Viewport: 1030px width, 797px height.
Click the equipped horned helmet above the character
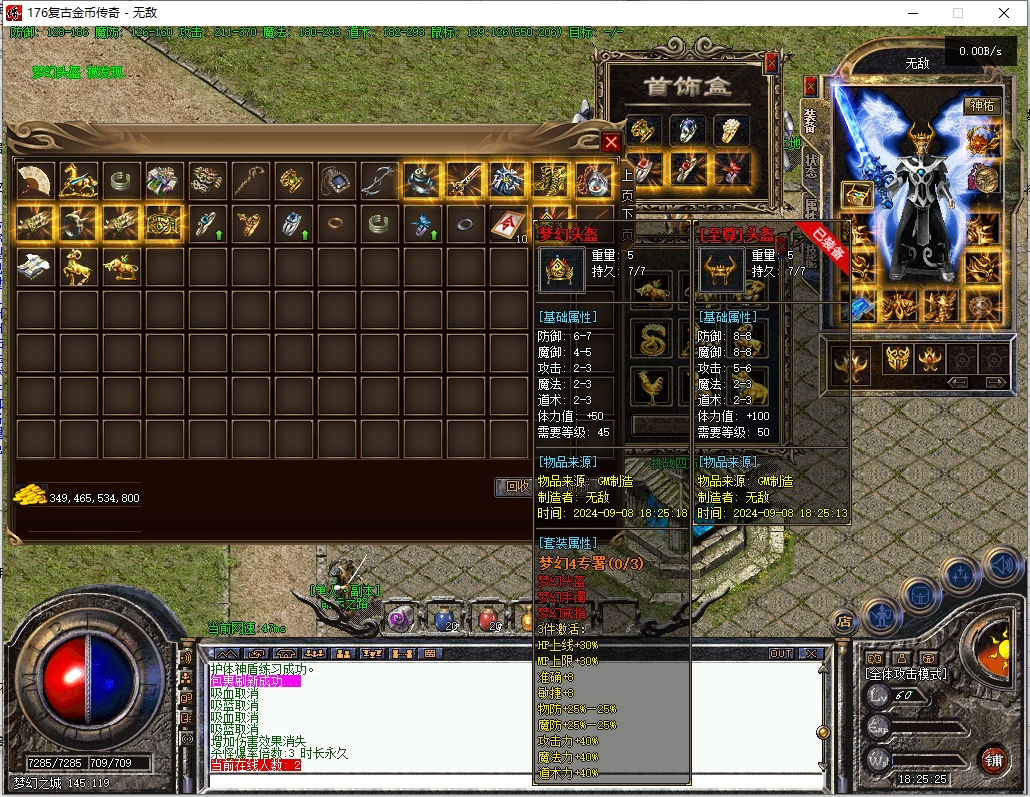tap(920, 135)
